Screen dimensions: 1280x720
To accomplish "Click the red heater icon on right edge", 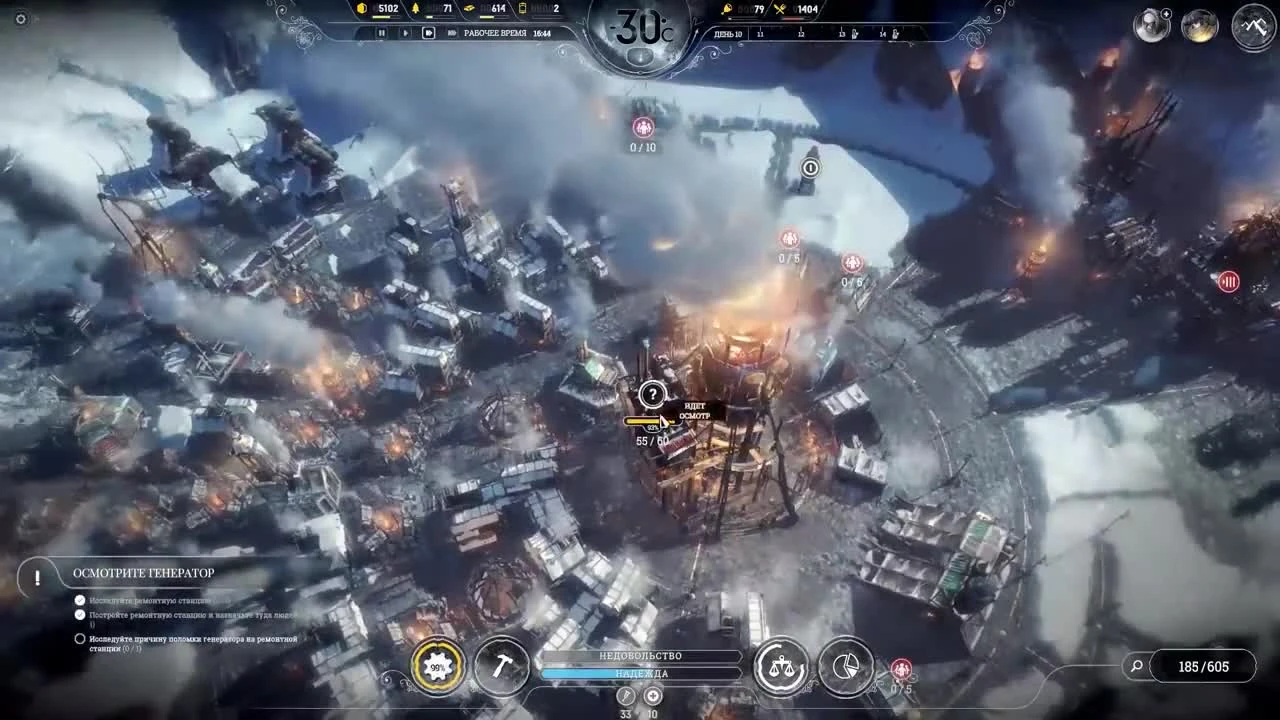I will (x=1227, y=282).
